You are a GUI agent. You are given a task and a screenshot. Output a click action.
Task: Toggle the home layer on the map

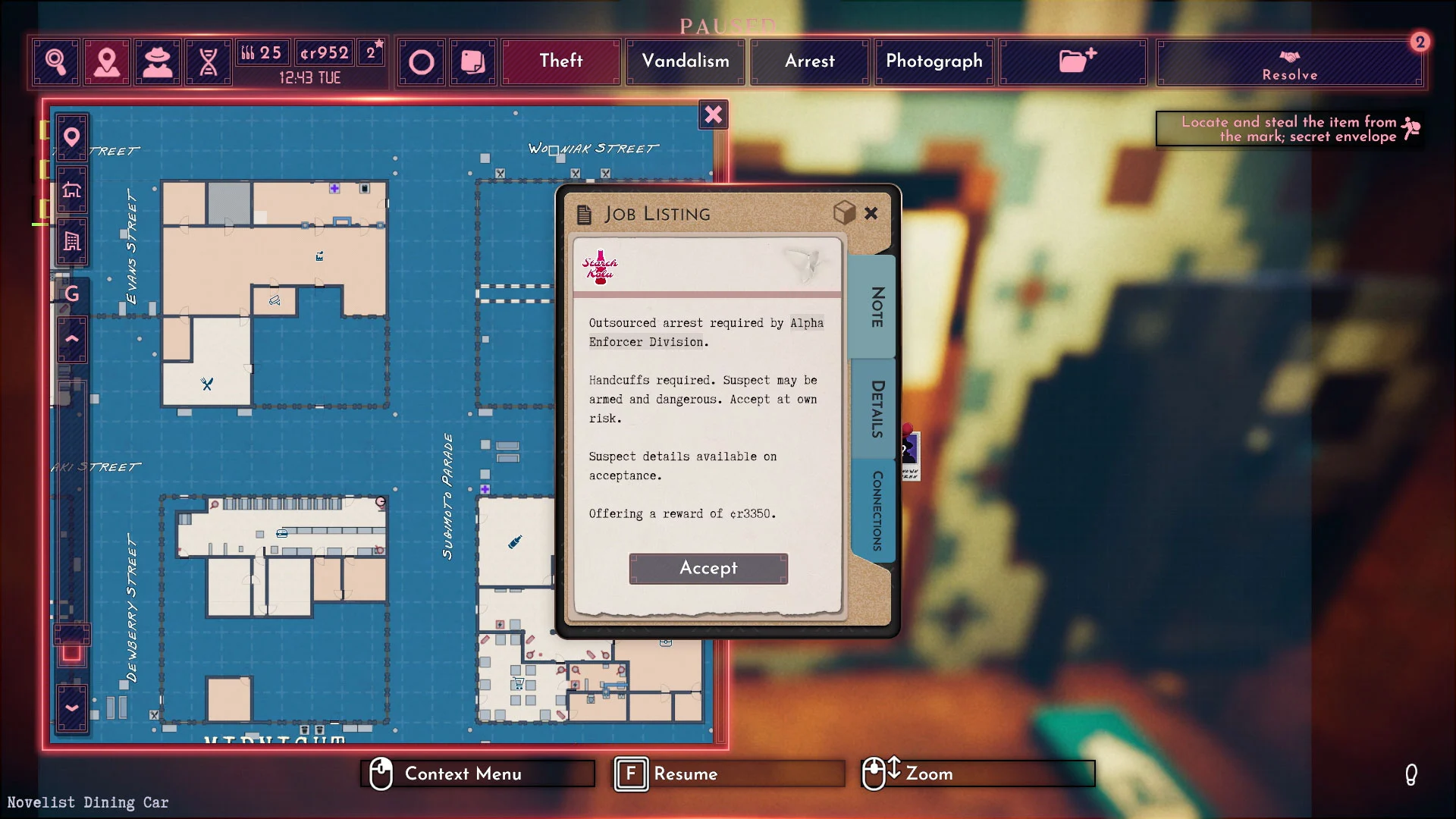(71, 190)
